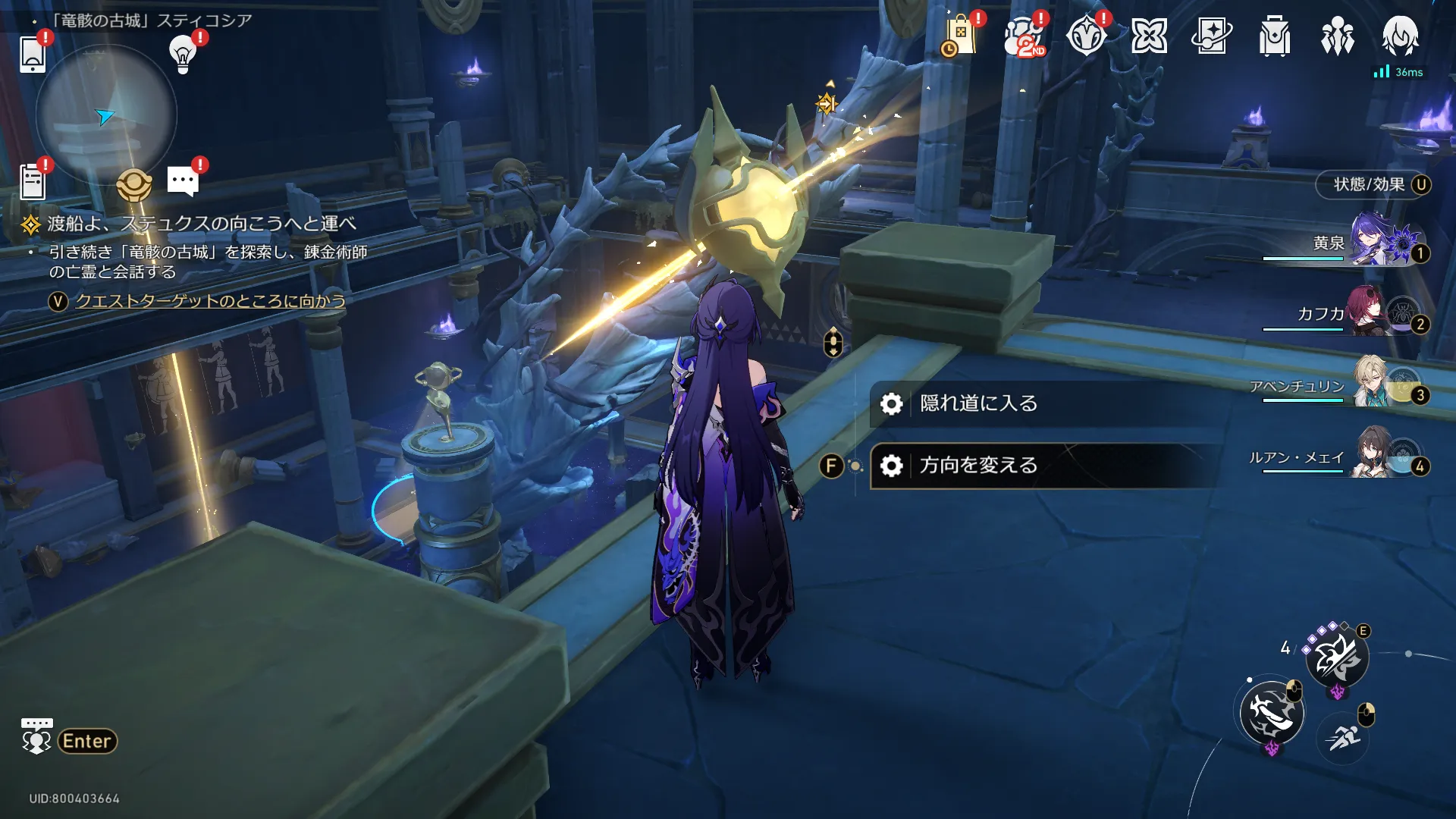Click the golden eye icon below minimap
1456x819 pixels.
coord(134,184)
